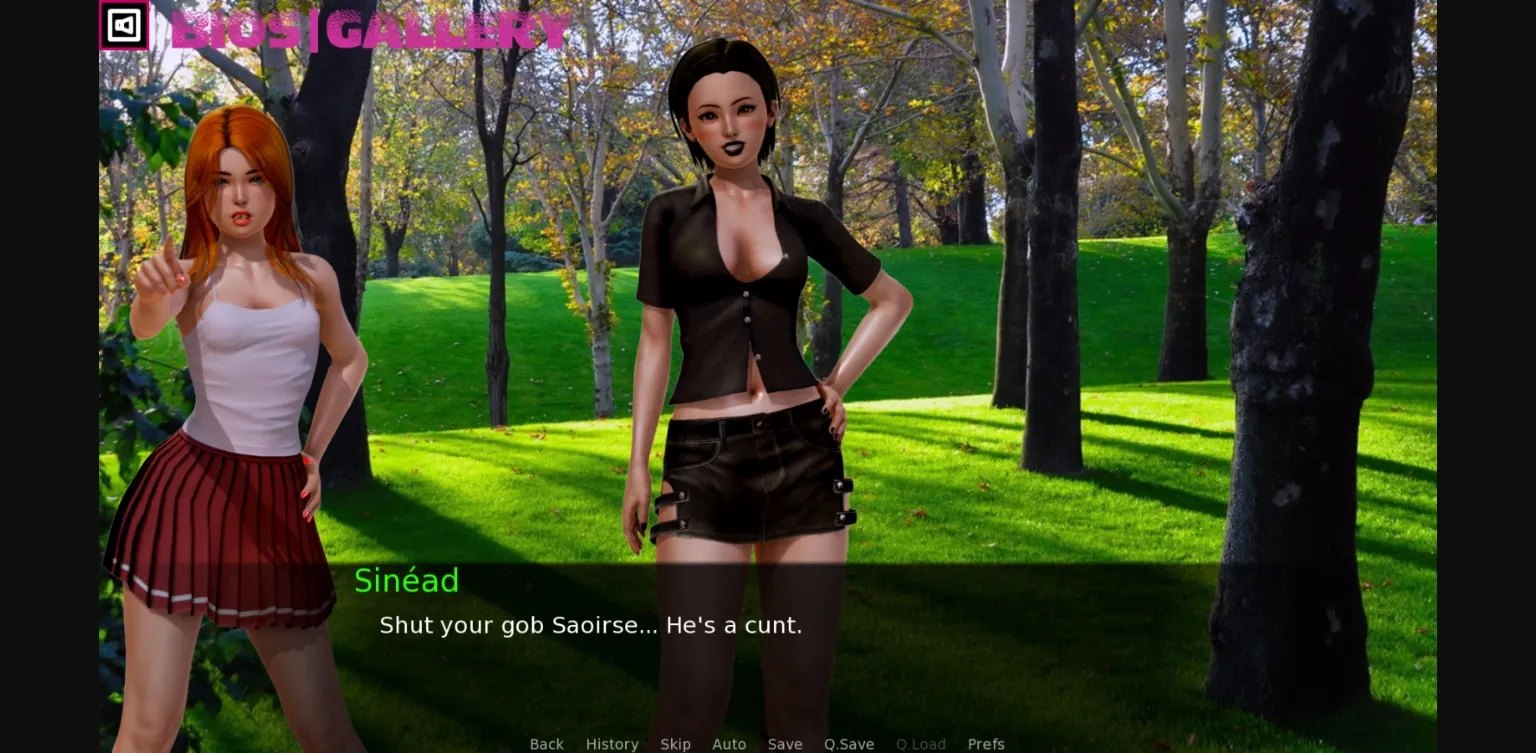Perform a Q.Save quick save

(x=848, y=744)
